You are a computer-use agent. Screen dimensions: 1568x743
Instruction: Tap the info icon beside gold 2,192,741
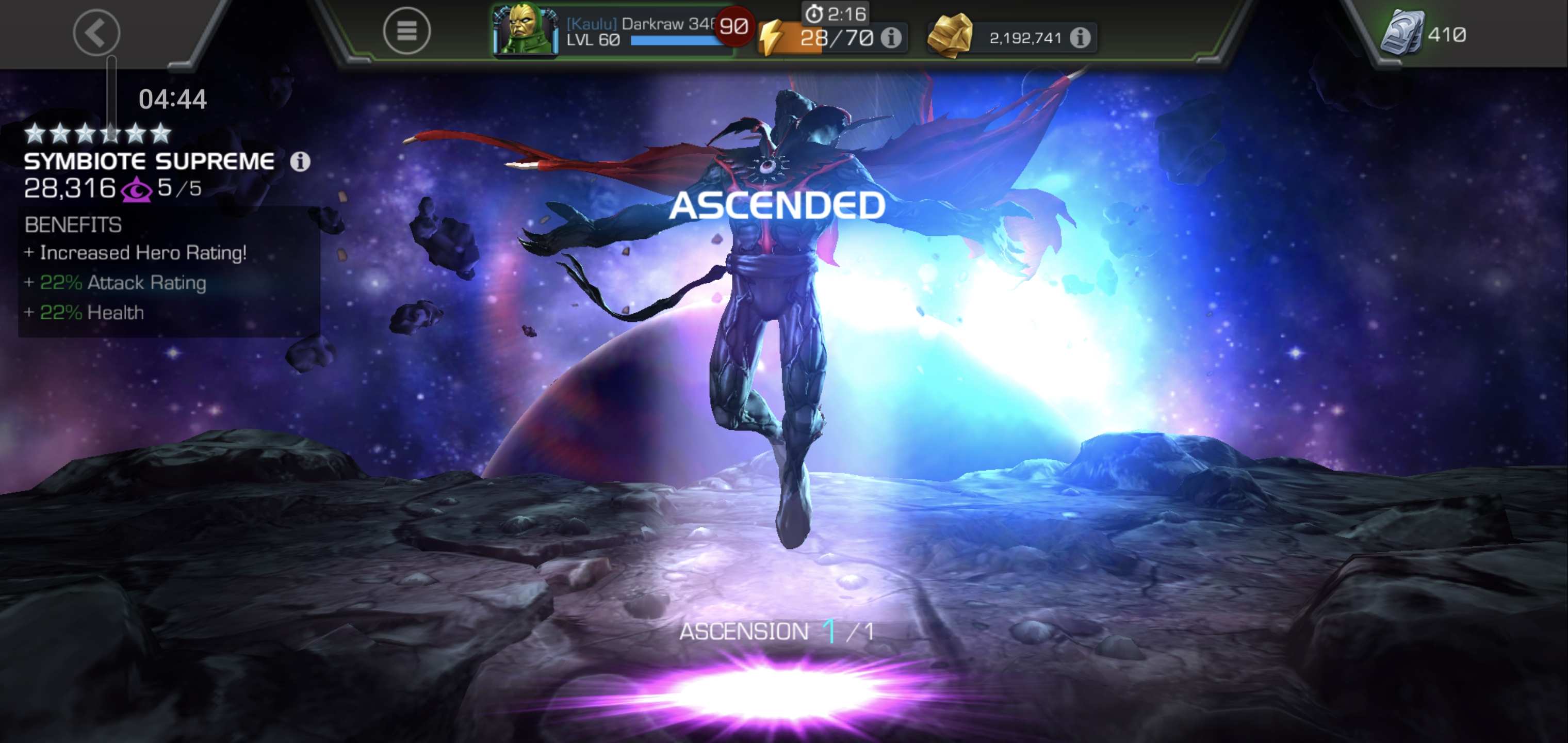pos(1081,37)
